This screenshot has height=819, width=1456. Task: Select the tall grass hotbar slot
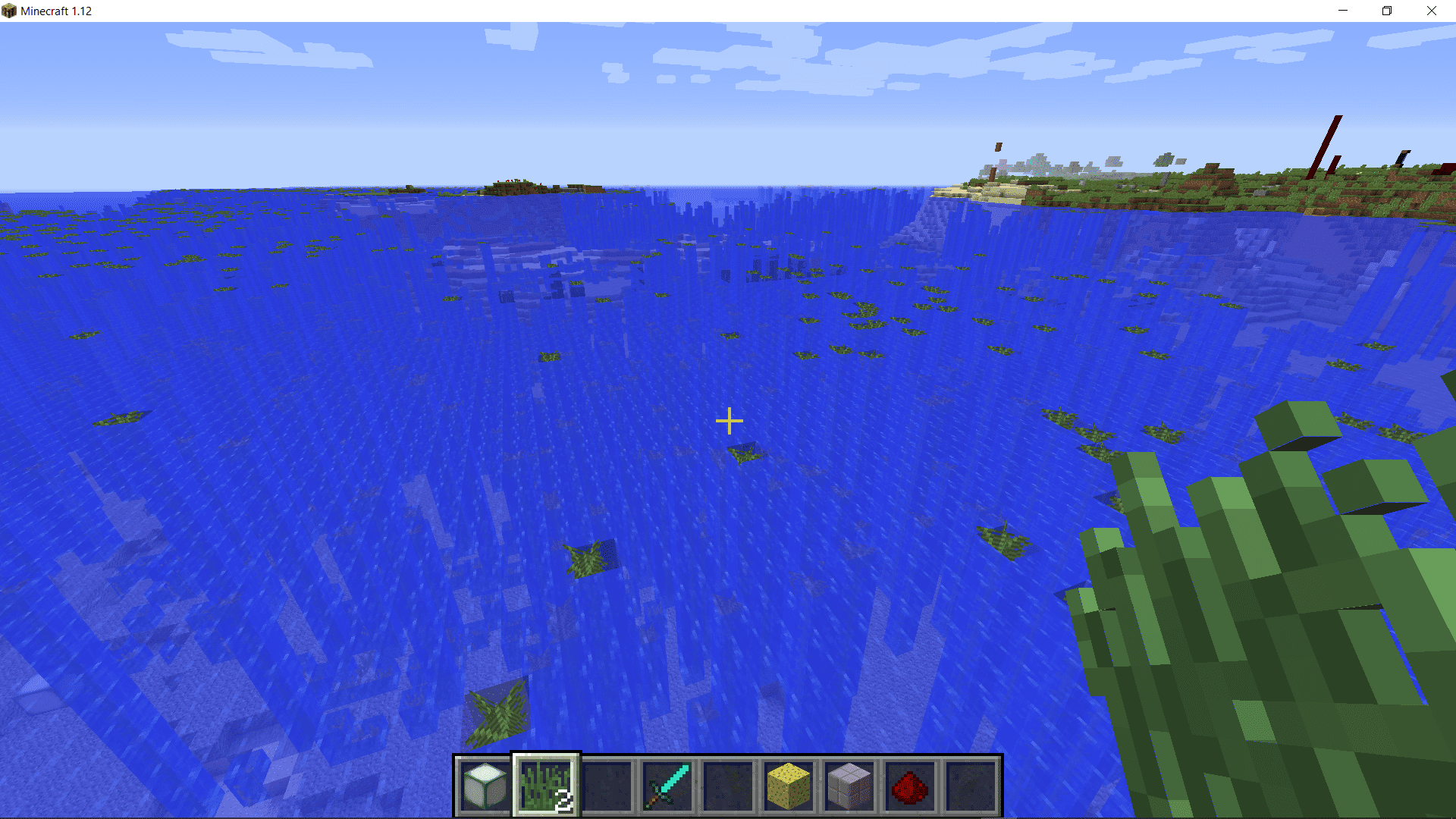(546, 786)
